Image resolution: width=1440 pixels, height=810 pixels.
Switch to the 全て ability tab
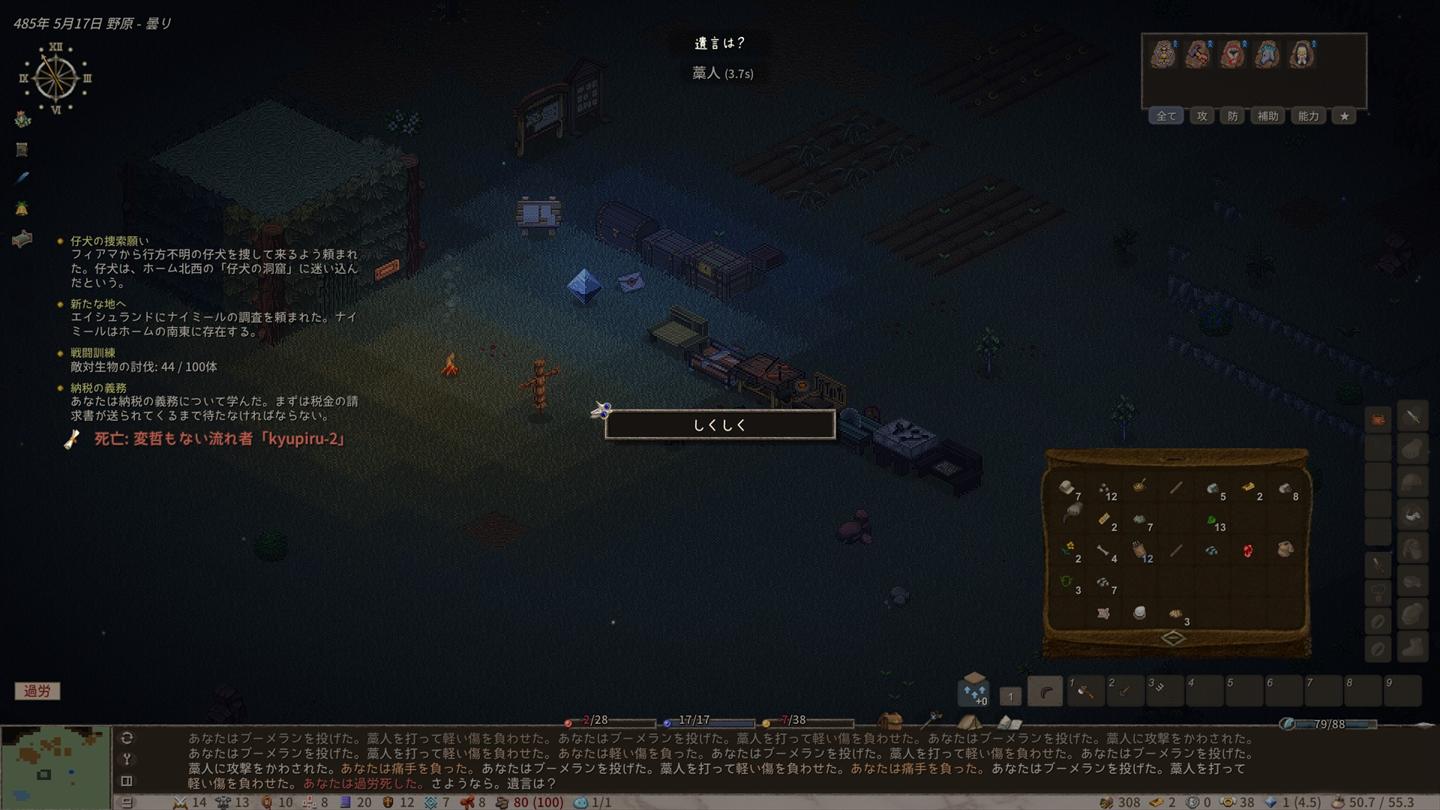1166,116
